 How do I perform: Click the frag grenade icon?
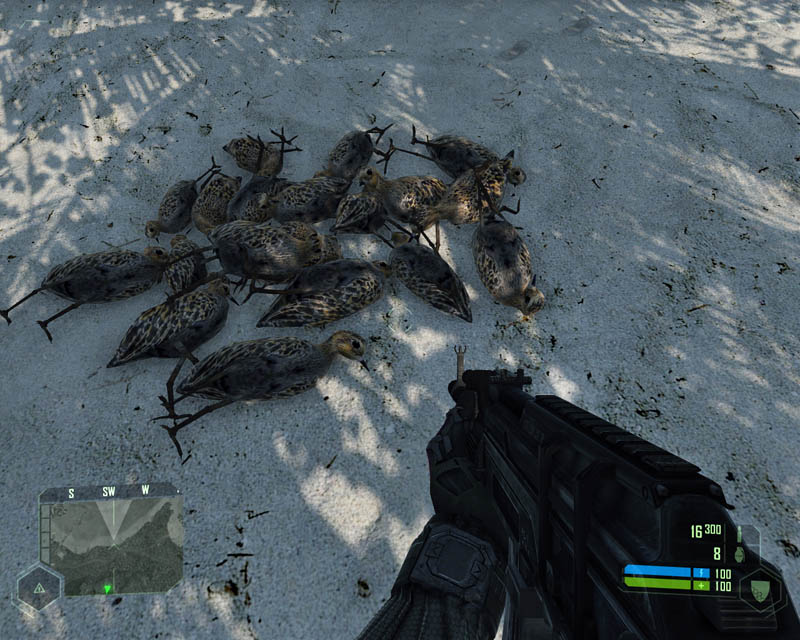tap(741, 552)
